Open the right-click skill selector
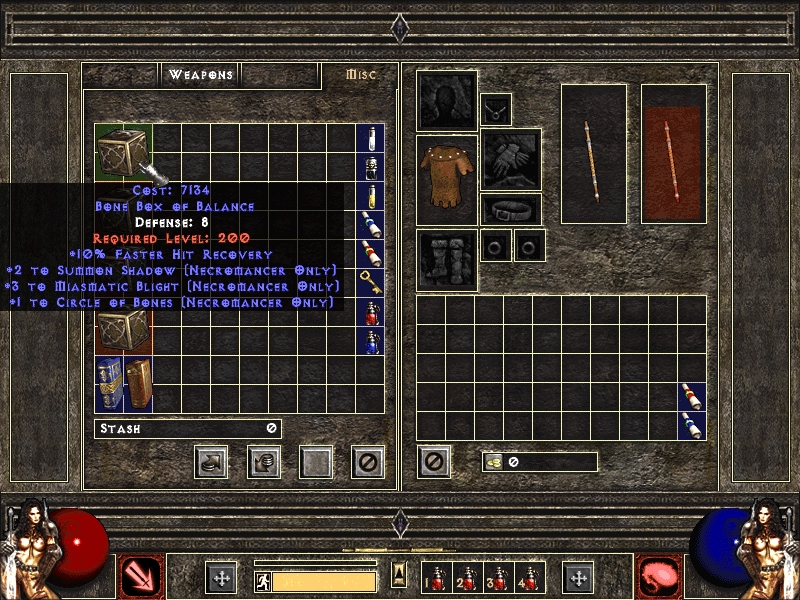The width and height of the screenshot is (800, 600). pos(658,576)
